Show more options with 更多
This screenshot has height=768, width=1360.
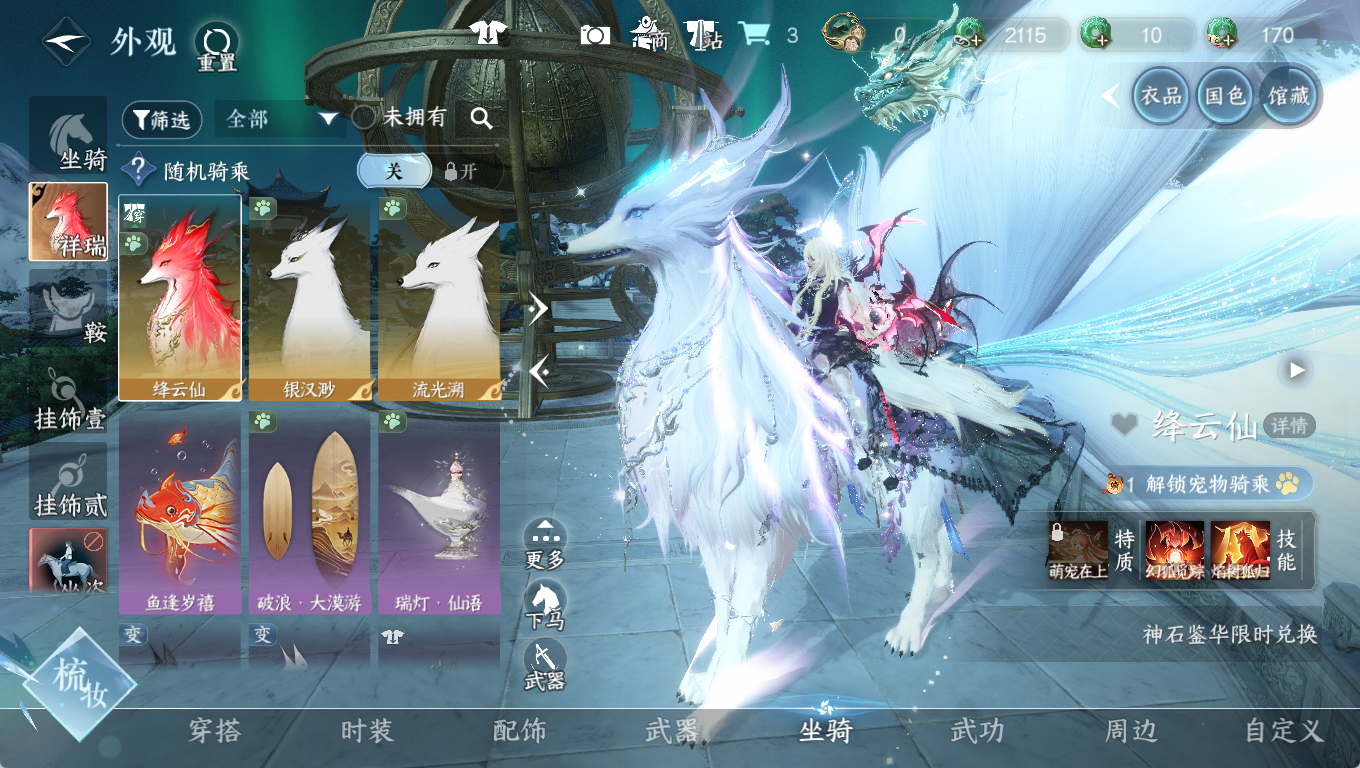point(544,543)
